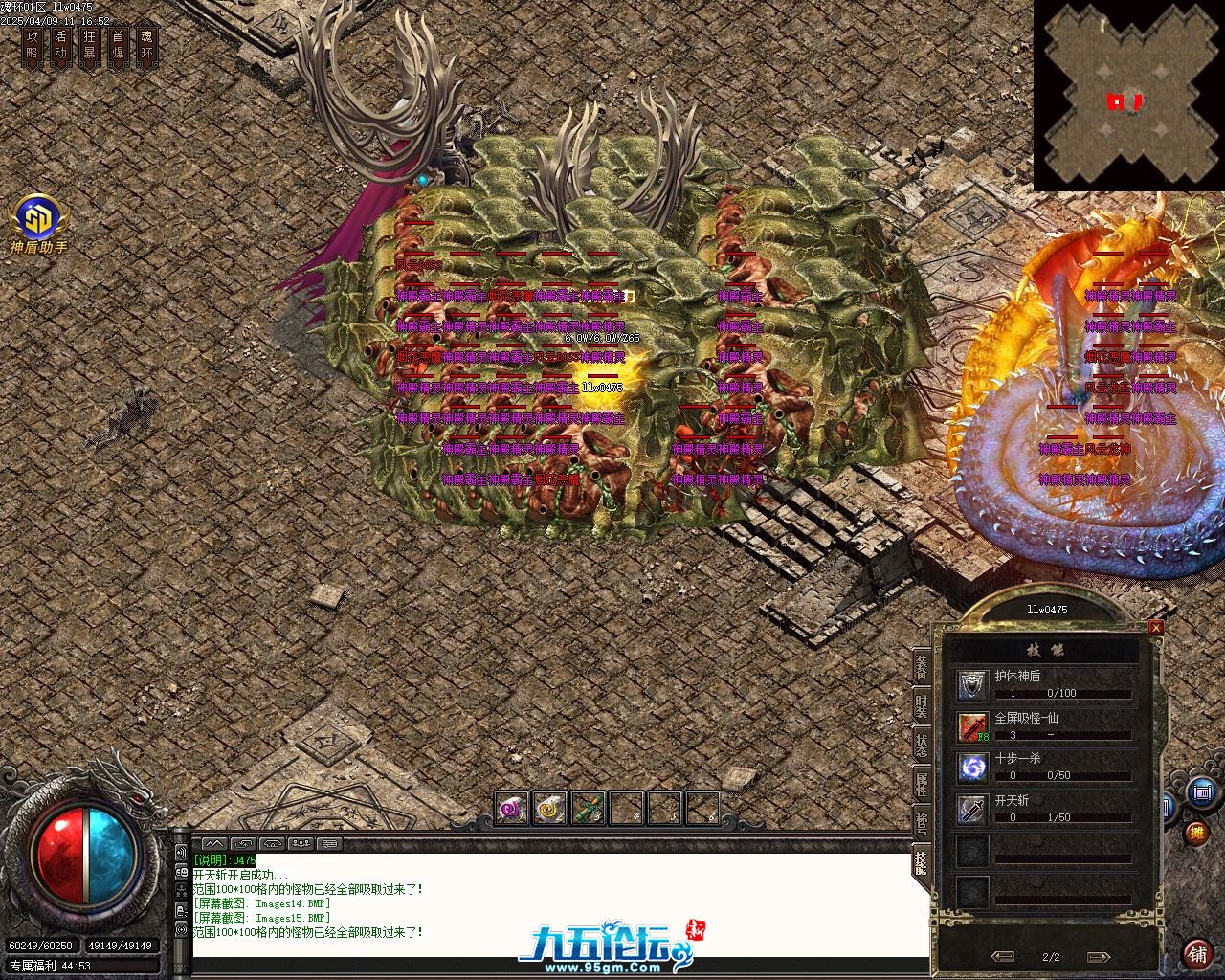Use the yellow scroll in hotbar slot 2
Image resolution: width=1225 pixels, height=980 pixels.
pyautogui.click(x=550, y=809)
